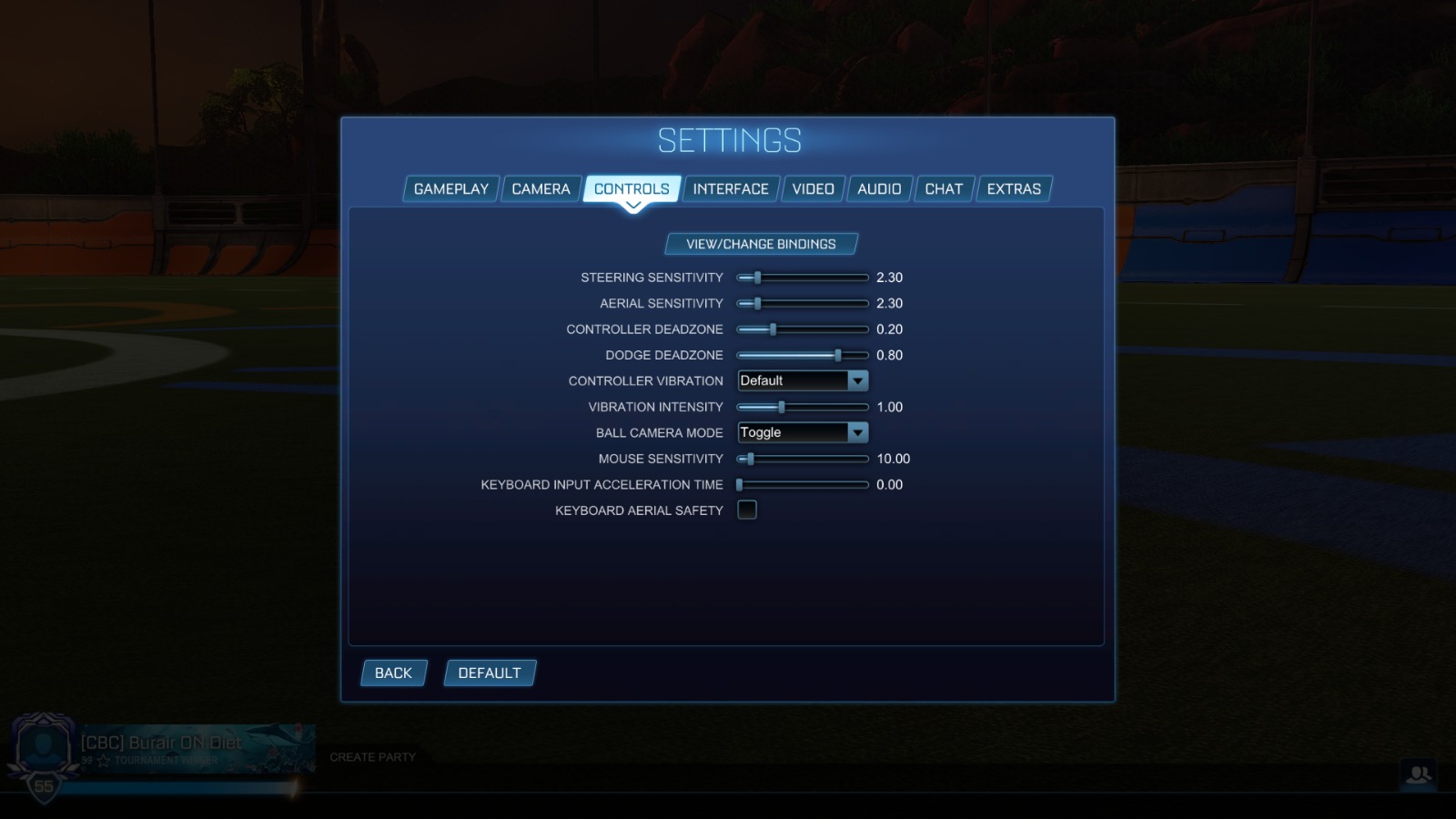1456x819 pixels.
Task: Switch to the Camera tab
Action: tap(541, 188)
